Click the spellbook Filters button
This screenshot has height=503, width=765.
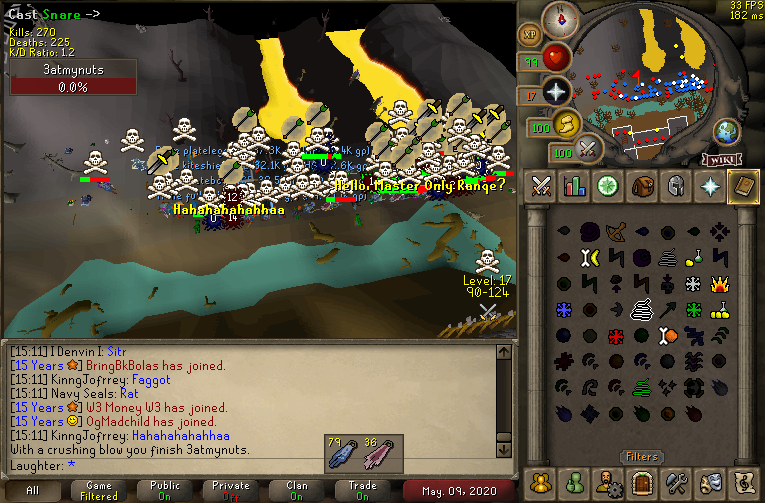click(x=641, y=456)
